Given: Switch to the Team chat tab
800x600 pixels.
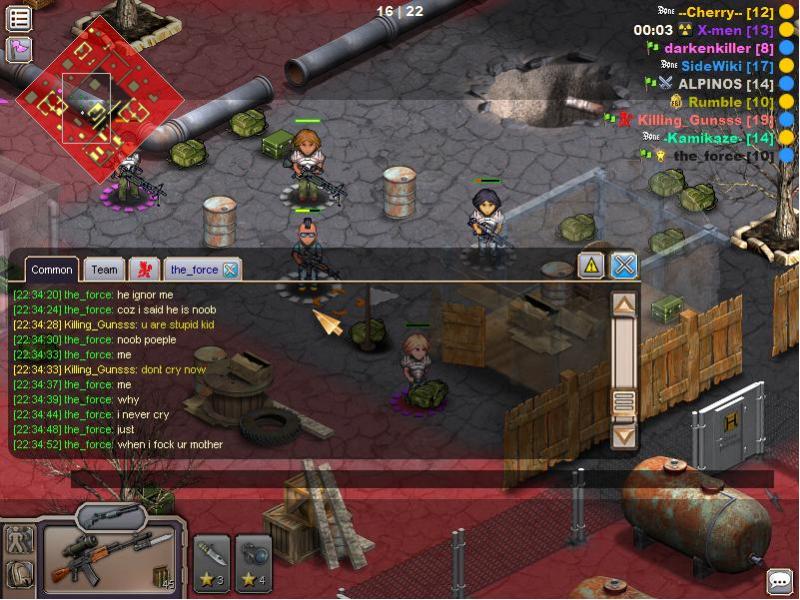Looking at the screenshot, I should [104, 269].
